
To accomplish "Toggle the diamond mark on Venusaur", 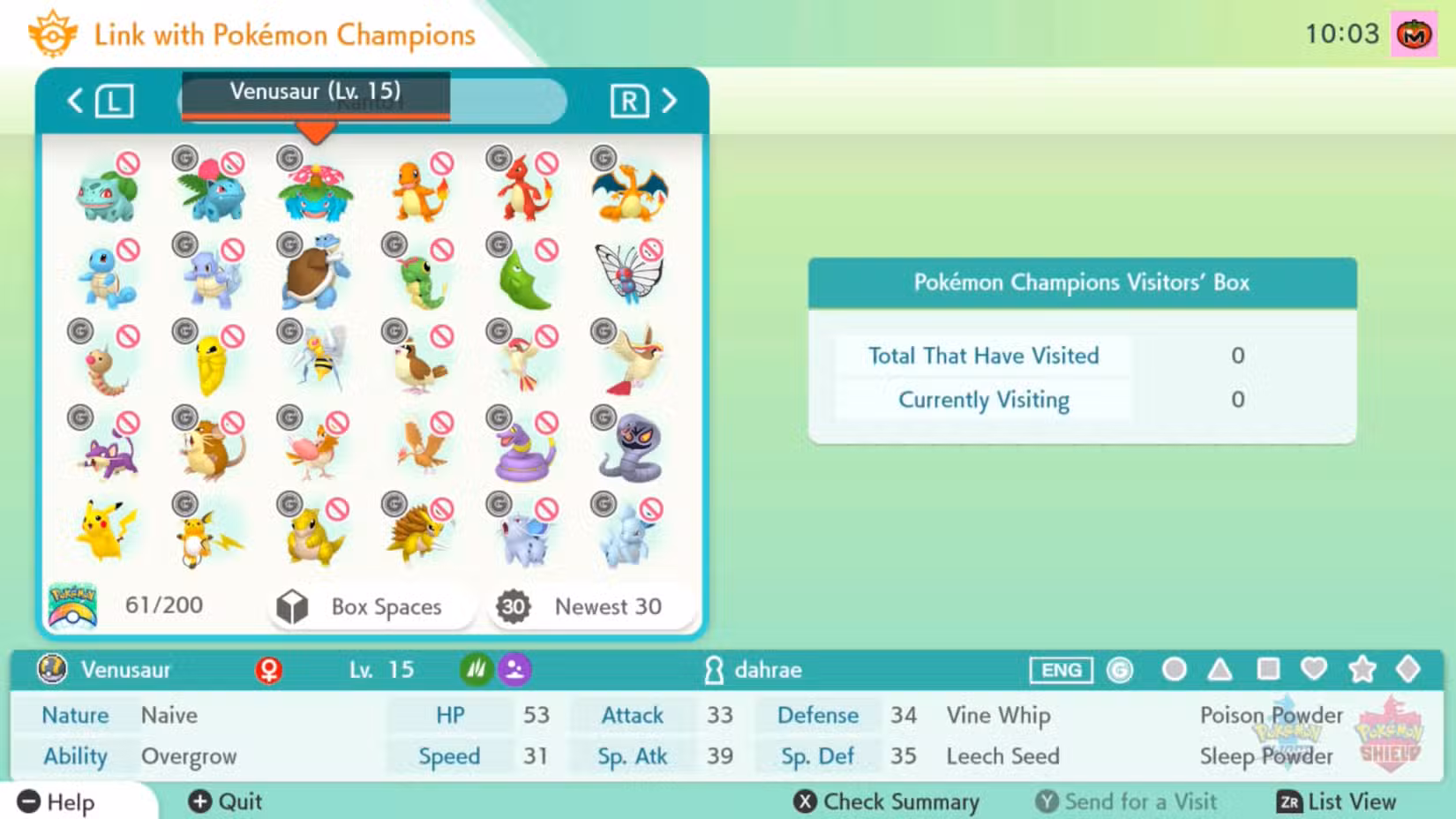I will (x=1410, y=670).
